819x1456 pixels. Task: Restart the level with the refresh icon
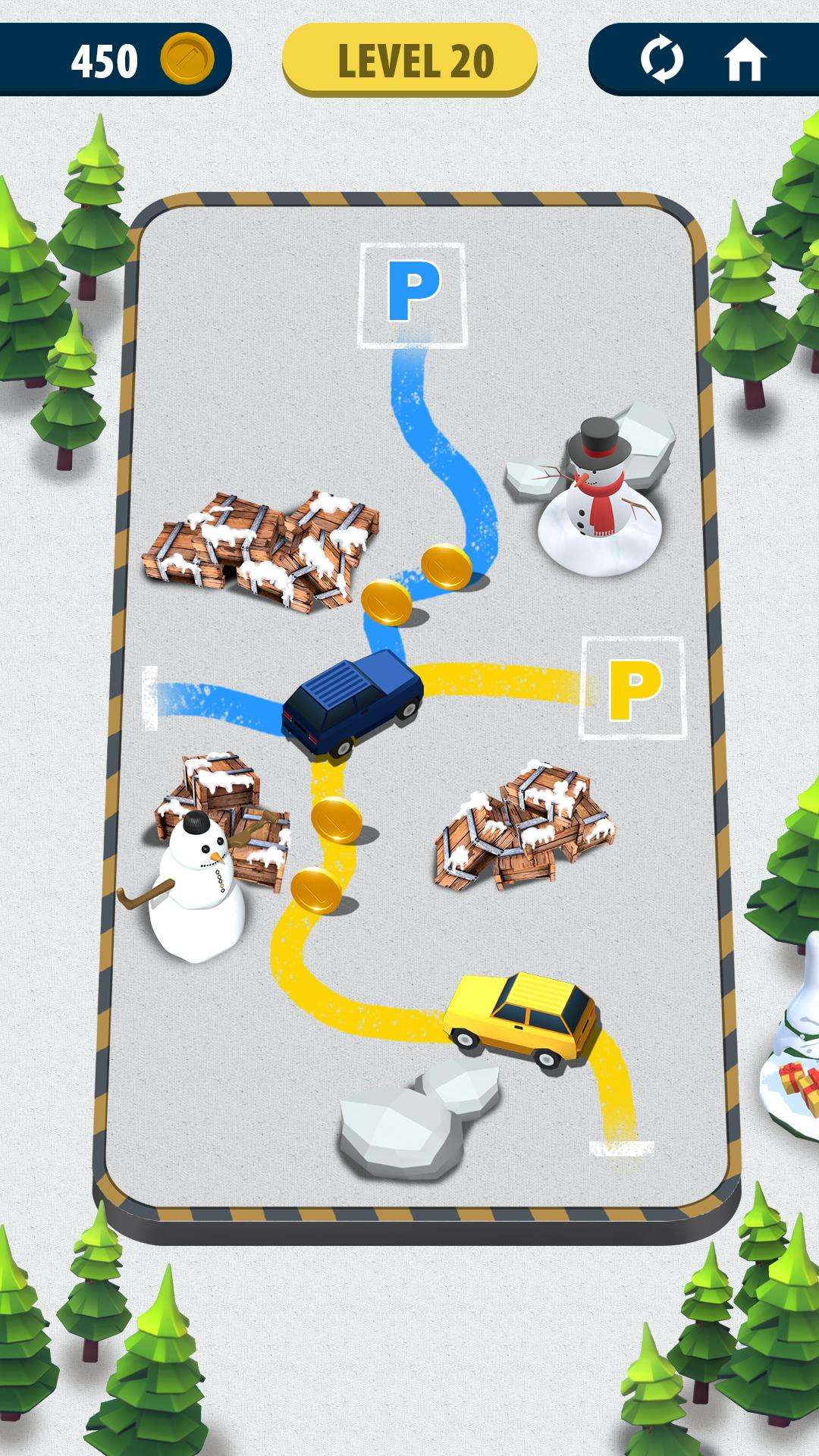(661, 60)
